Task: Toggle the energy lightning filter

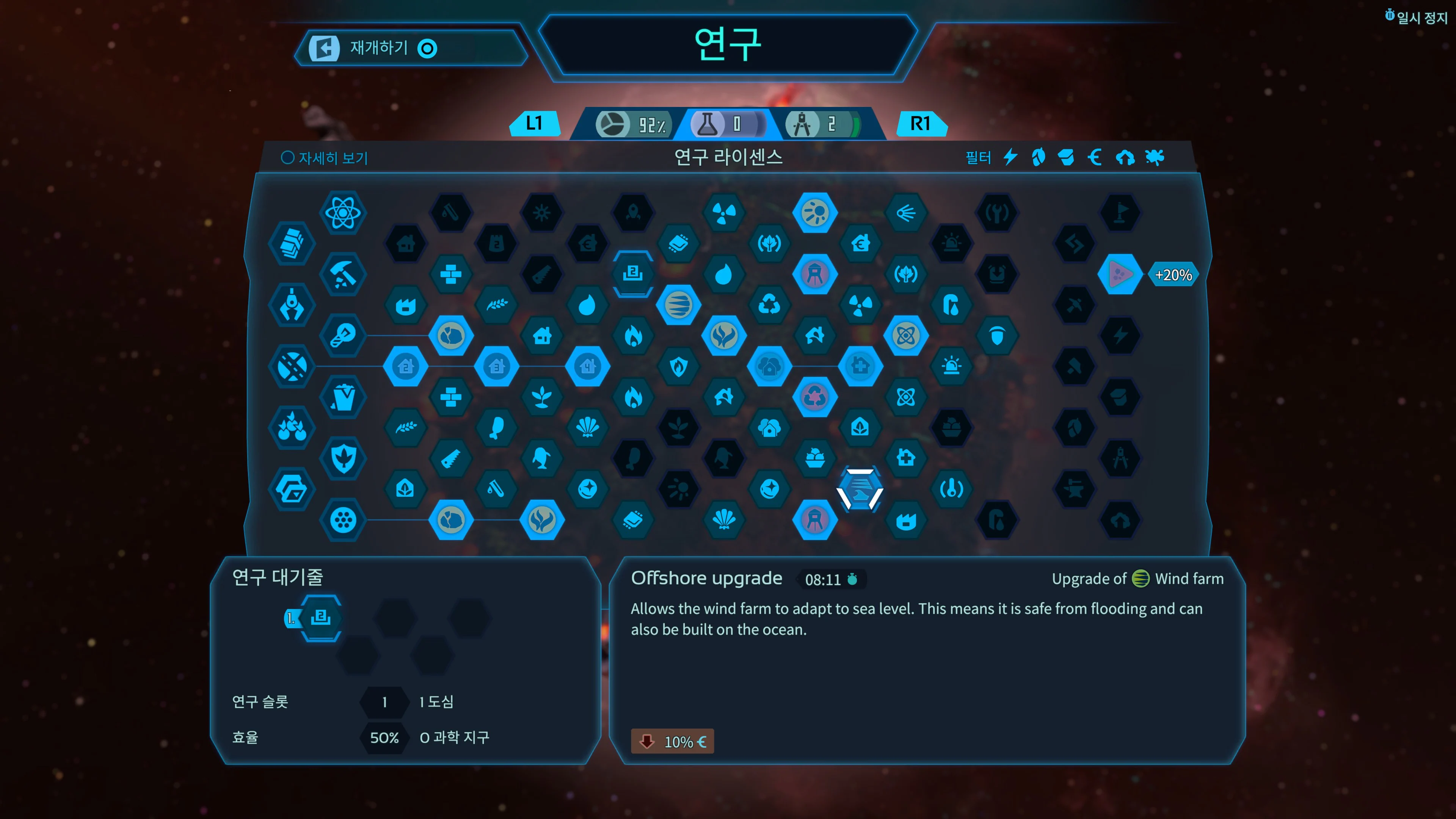Action: [1010, 158]
